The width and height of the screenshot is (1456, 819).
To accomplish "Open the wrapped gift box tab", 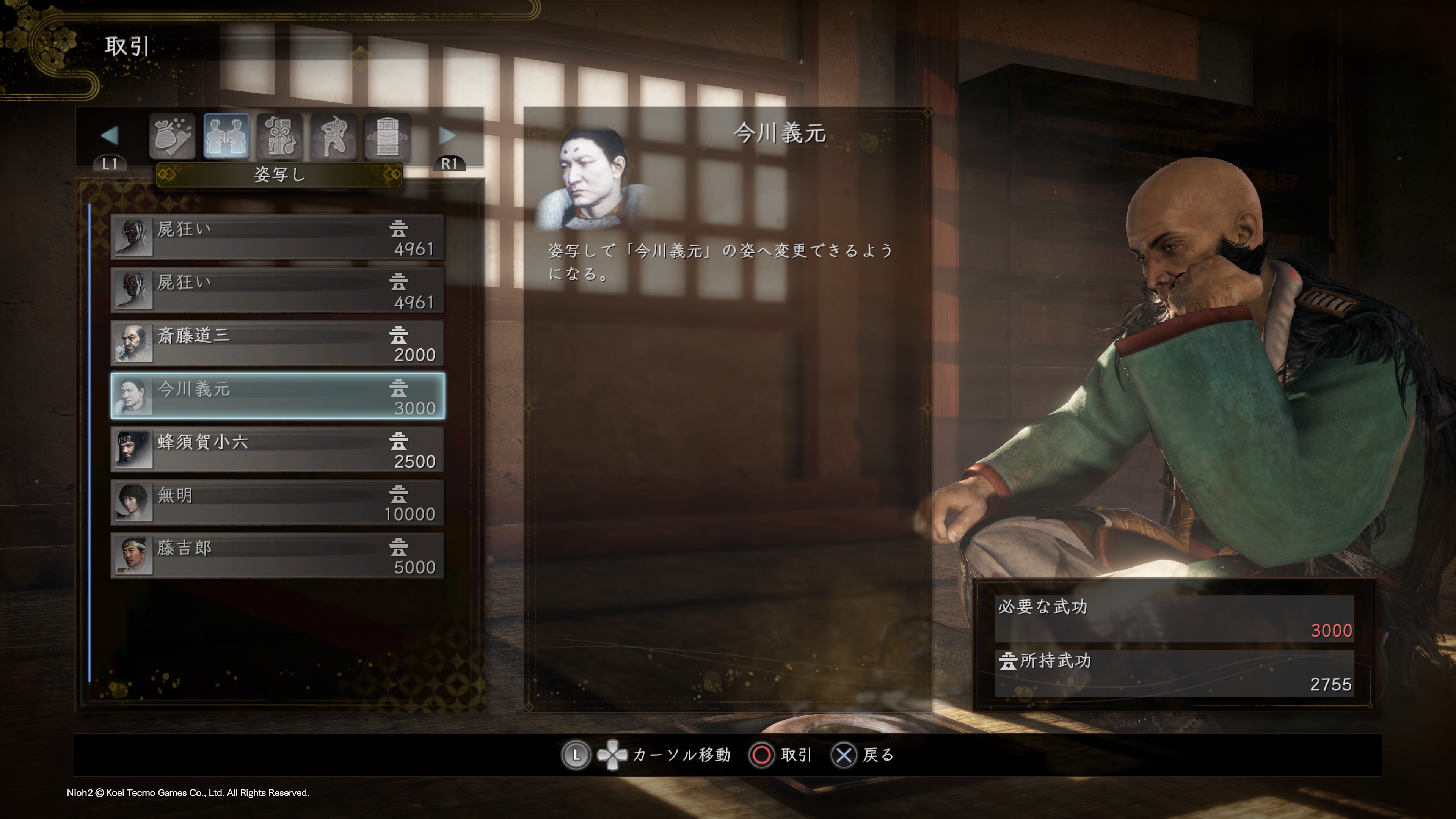I will click(x=280, y=136).
